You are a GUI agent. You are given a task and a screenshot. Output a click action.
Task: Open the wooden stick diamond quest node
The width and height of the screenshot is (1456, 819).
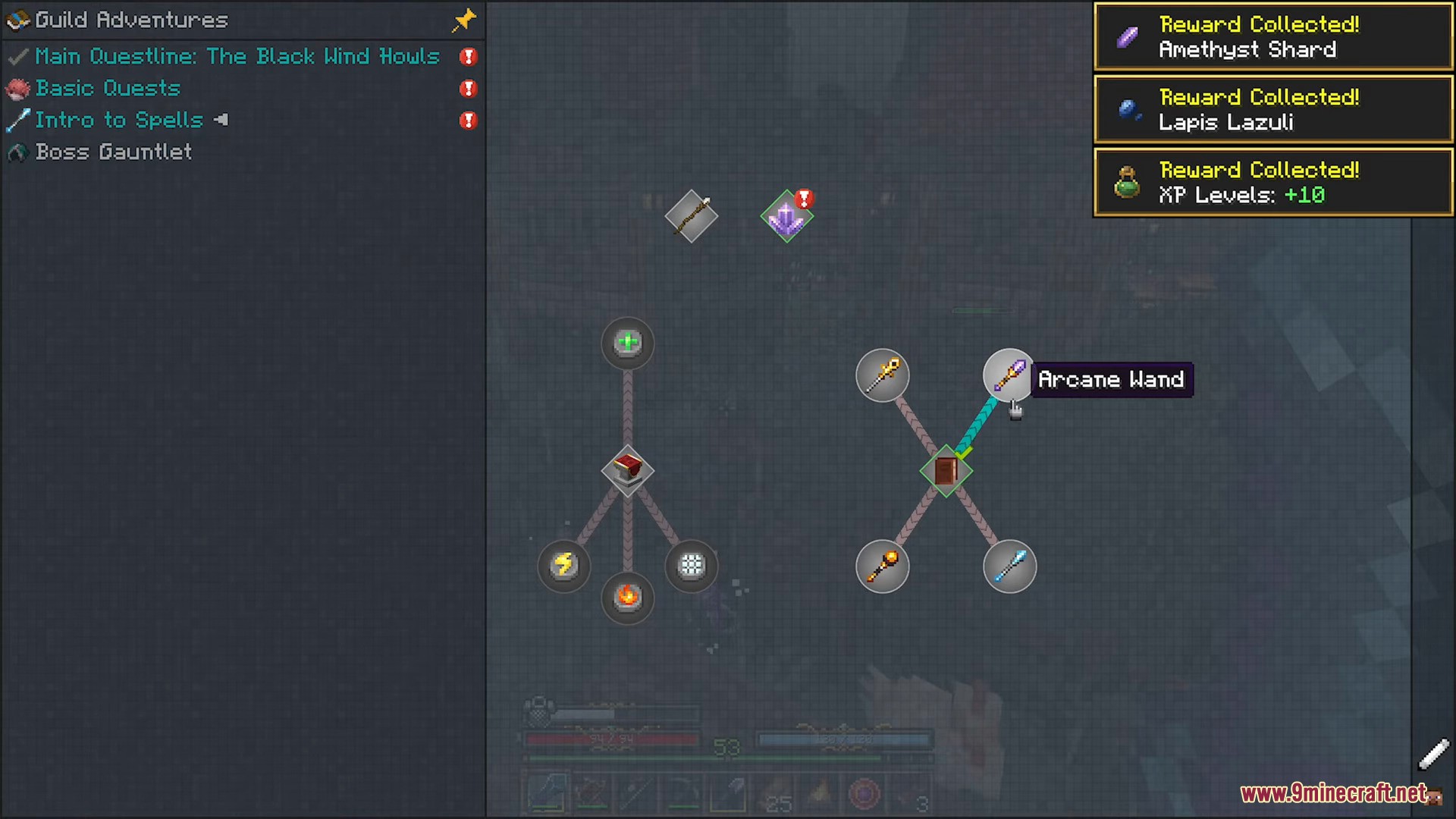[691, 217]
